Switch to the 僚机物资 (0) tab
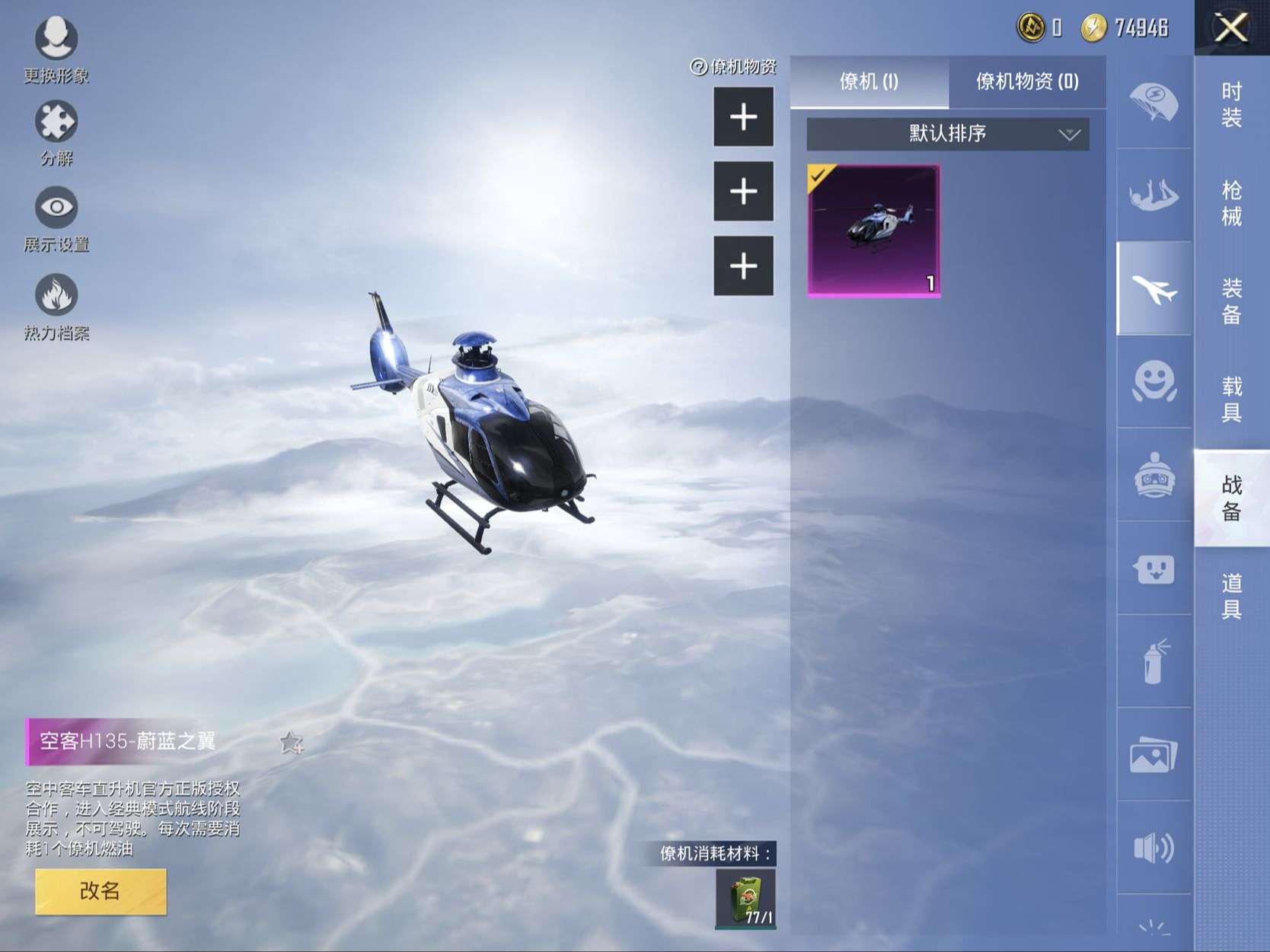The image size is (1270, 952). click(x=1026, y=81)
